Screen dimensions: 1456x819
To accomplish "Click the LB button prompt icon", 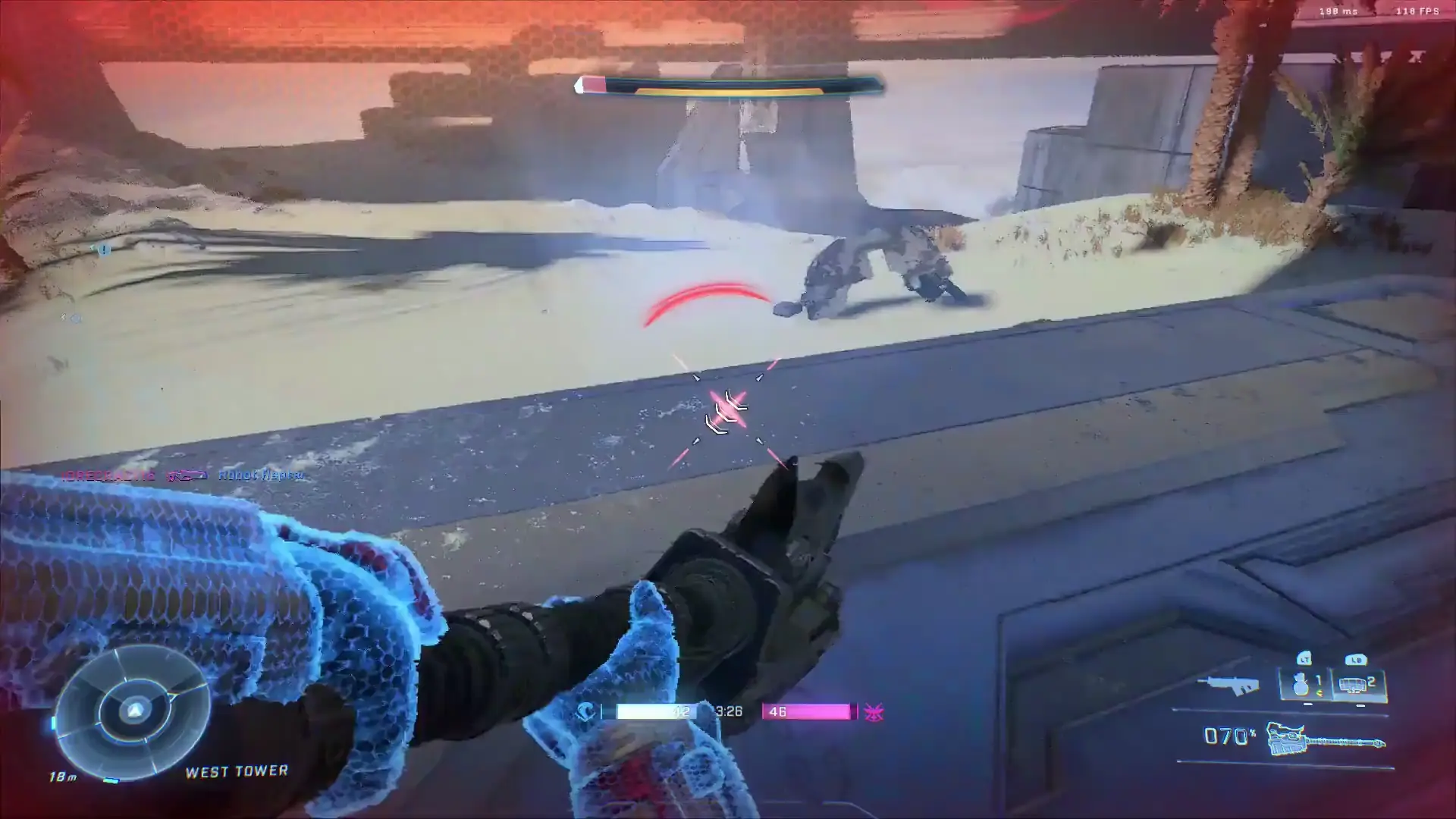I will pyautogui.click(x=1357, y=661).
